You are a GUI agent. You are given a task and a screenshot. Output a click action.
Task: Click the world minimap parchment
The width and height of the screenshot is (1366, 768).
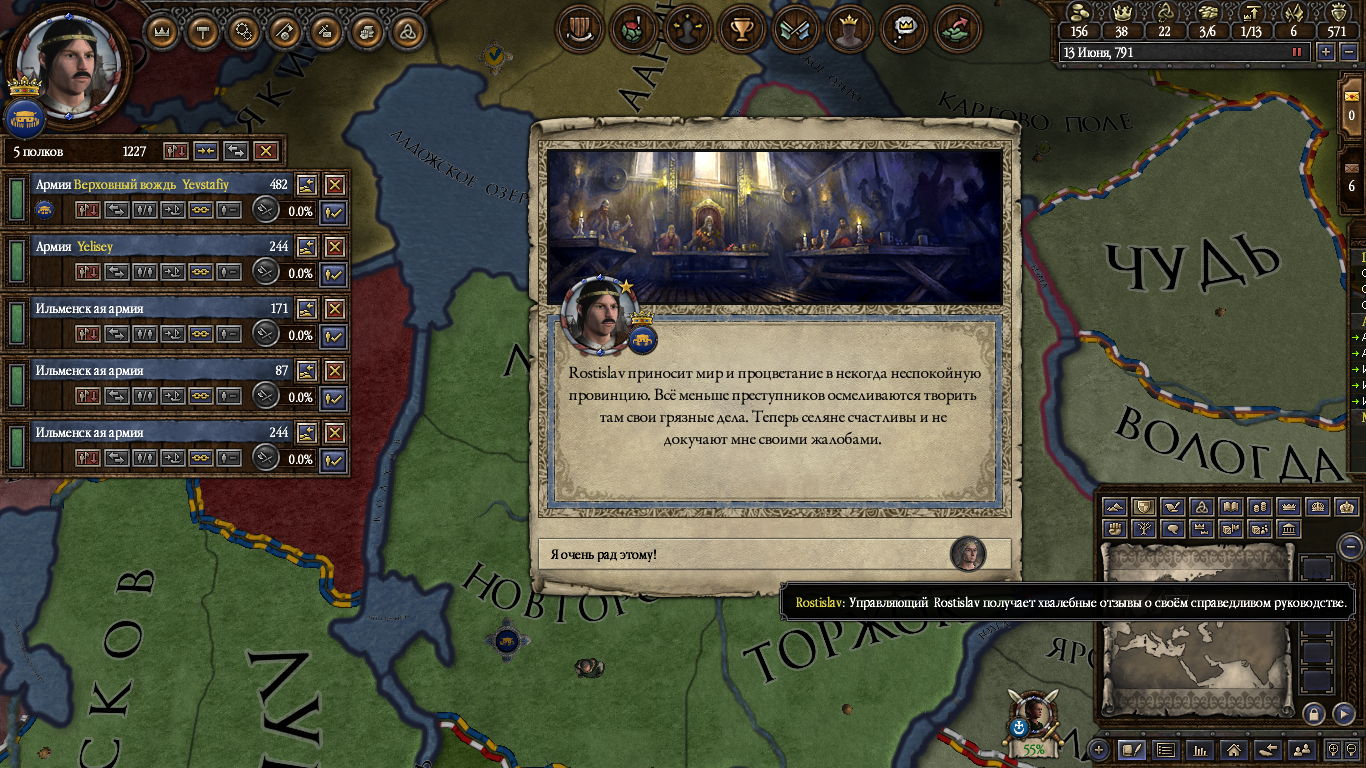(1198, 640)
